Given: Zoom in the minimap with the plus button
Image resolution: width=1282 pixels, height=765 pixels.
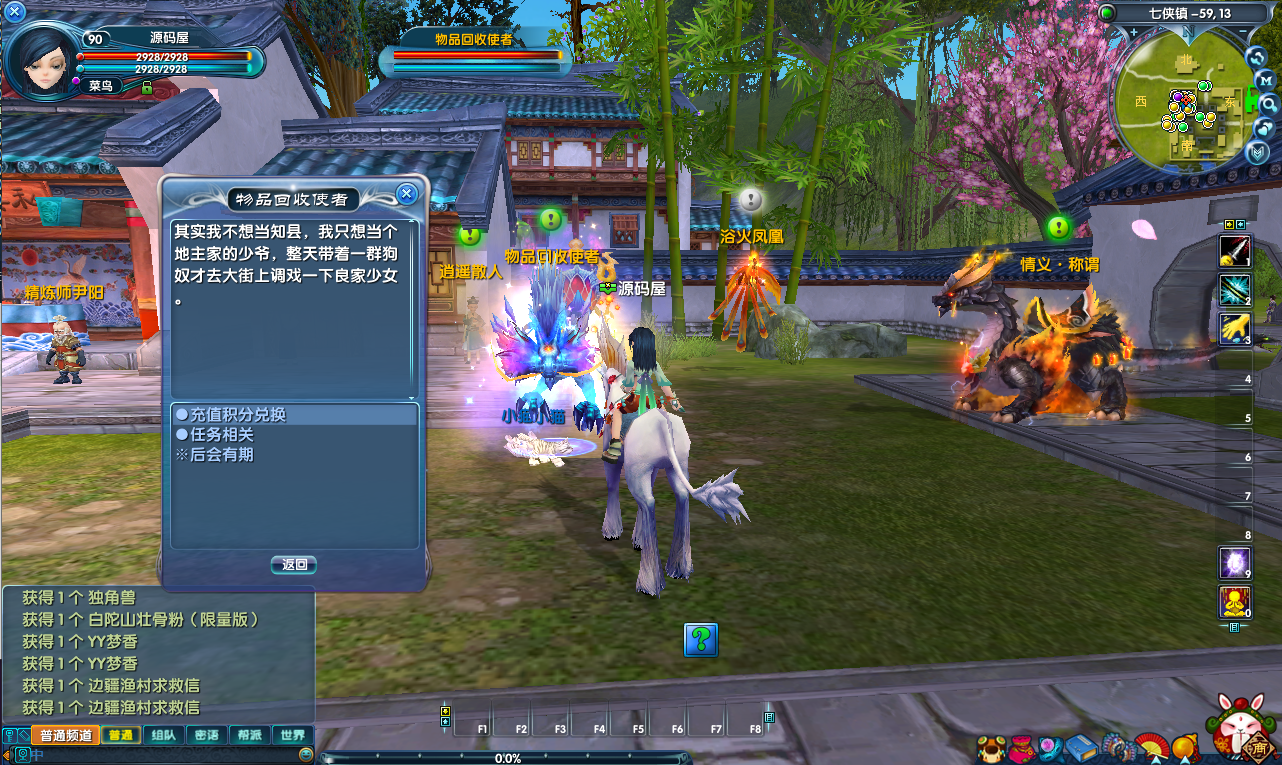Looking at the screenshot, I should click(x=1134, y=33).
